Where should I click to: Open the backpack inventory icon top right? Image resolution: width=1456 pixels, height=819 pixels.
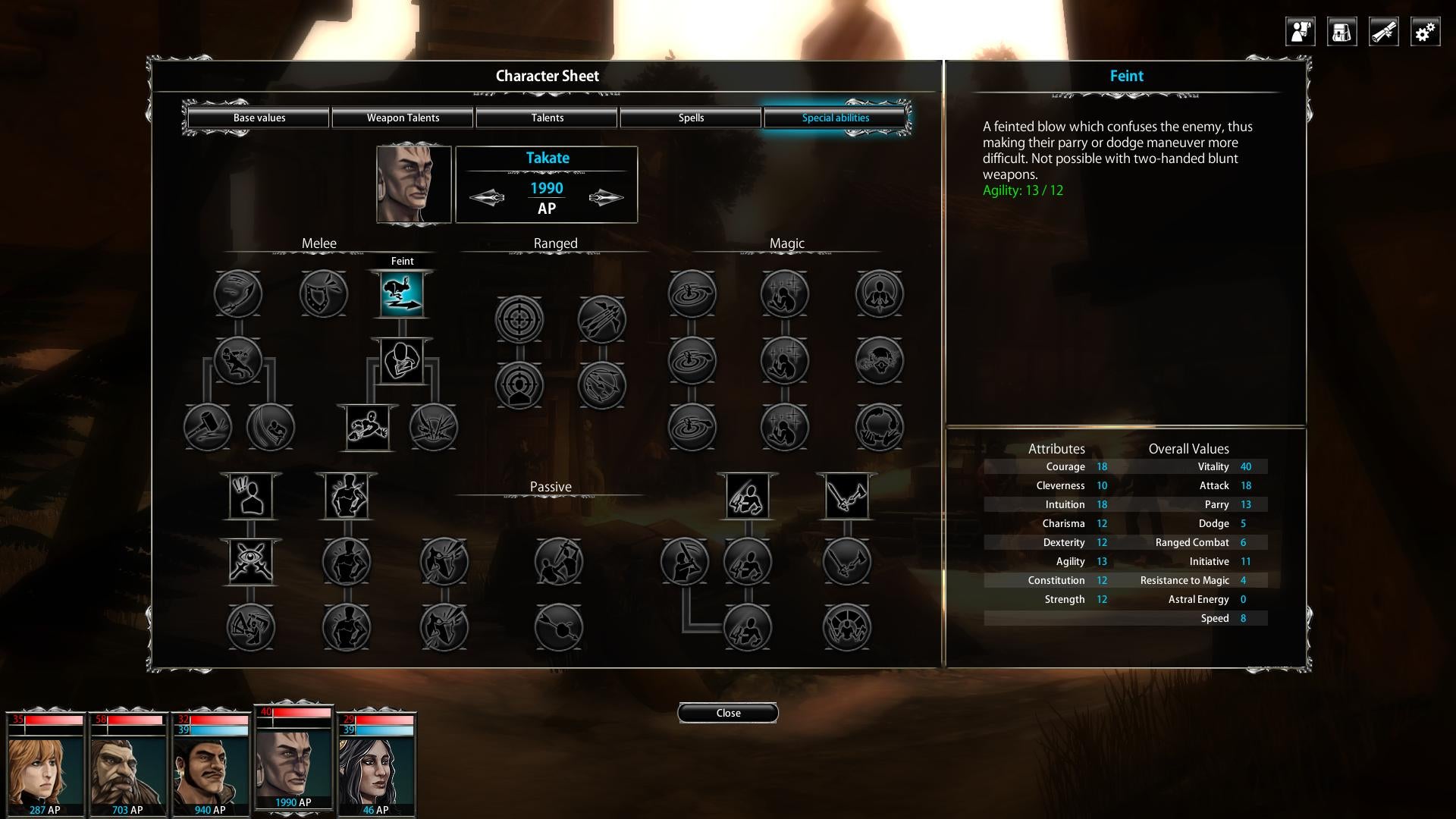(1341, 31)
